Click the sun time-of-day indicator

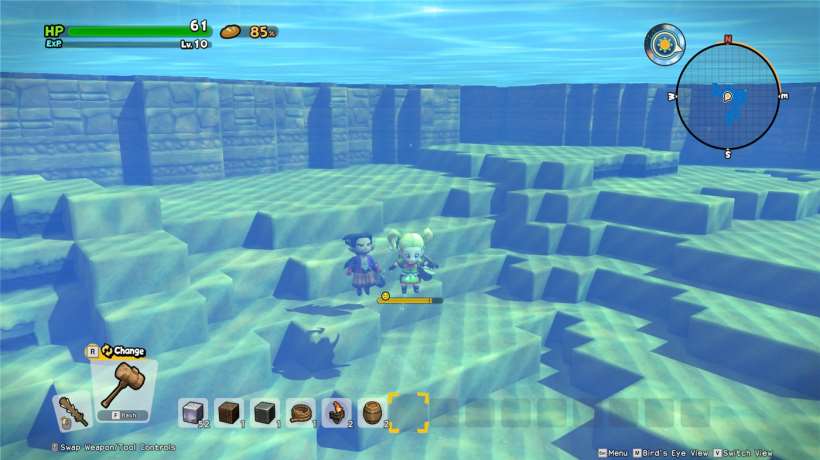coord(663,44)
